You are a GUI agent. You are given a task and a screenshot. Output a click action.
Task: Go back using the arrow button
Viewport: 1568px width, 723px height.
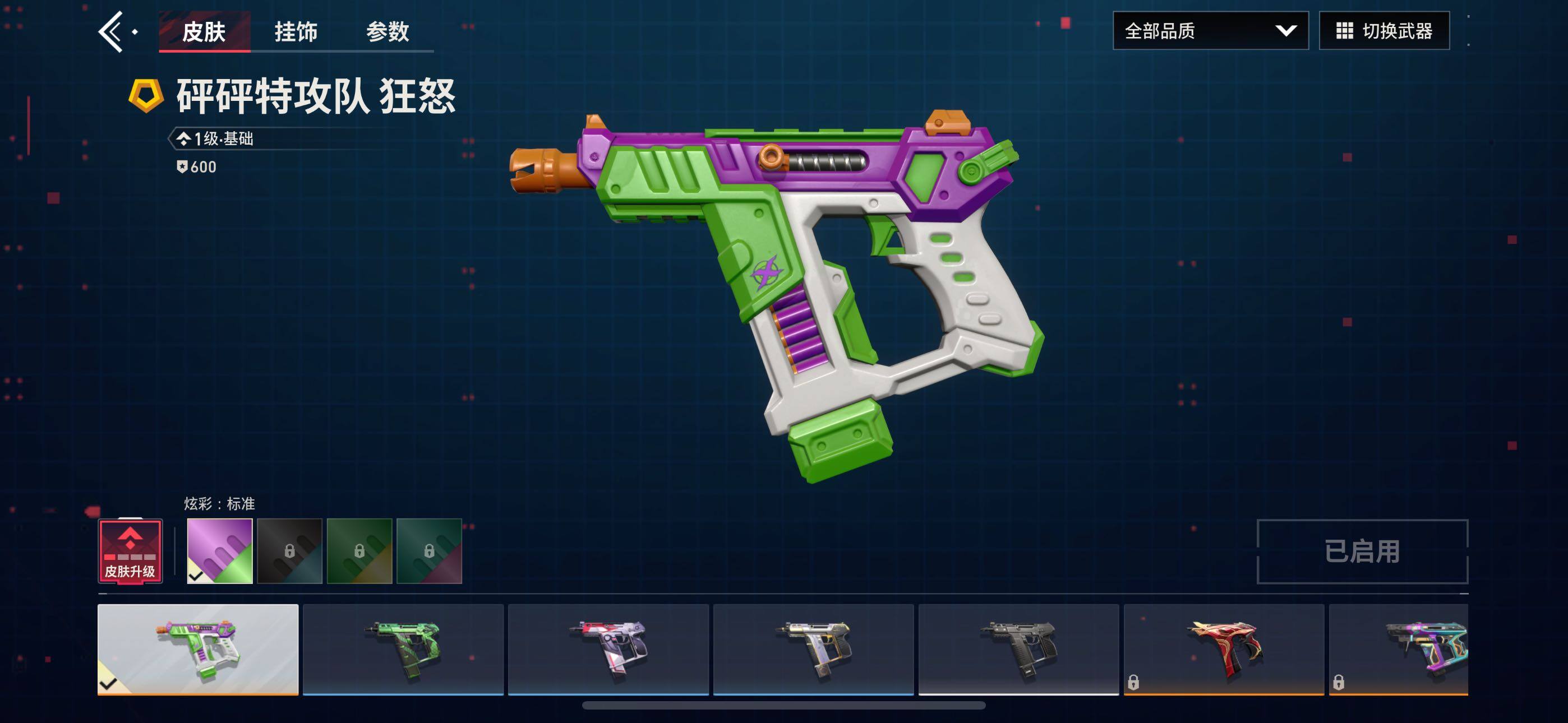click(x=112, y=31)
